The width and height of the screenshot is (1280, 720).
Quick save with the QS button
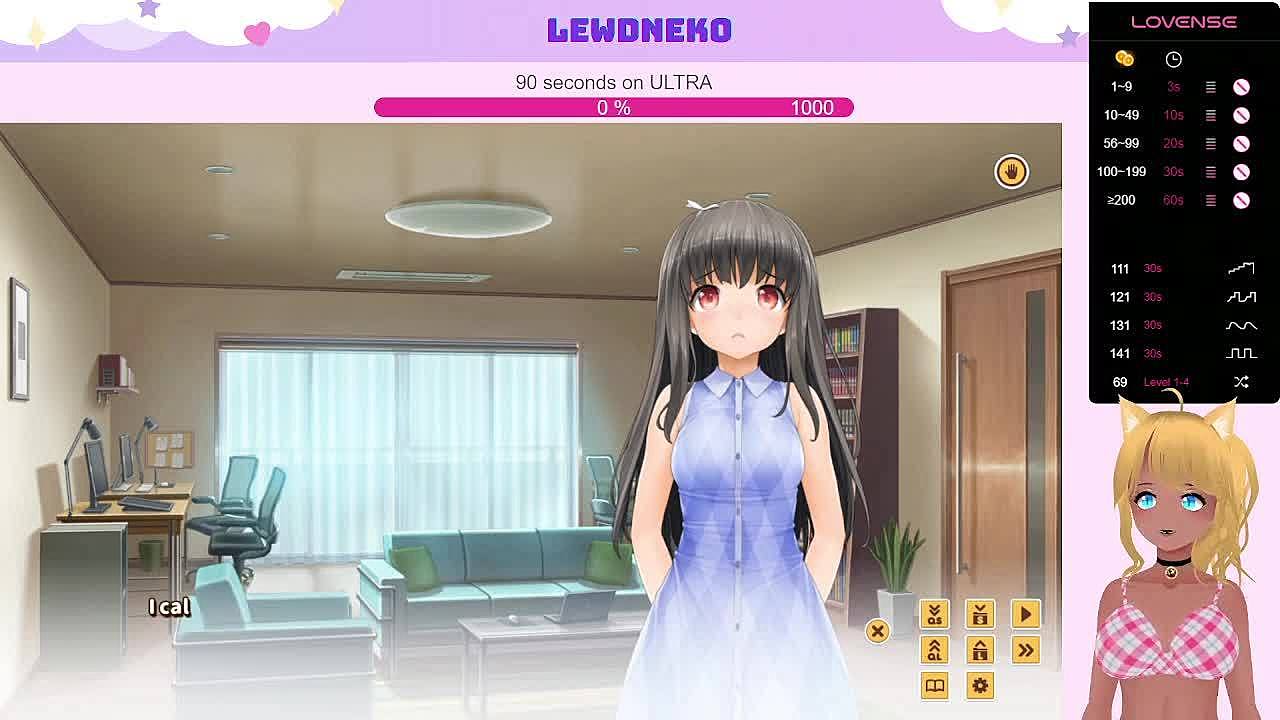click(x=934, y=614)
